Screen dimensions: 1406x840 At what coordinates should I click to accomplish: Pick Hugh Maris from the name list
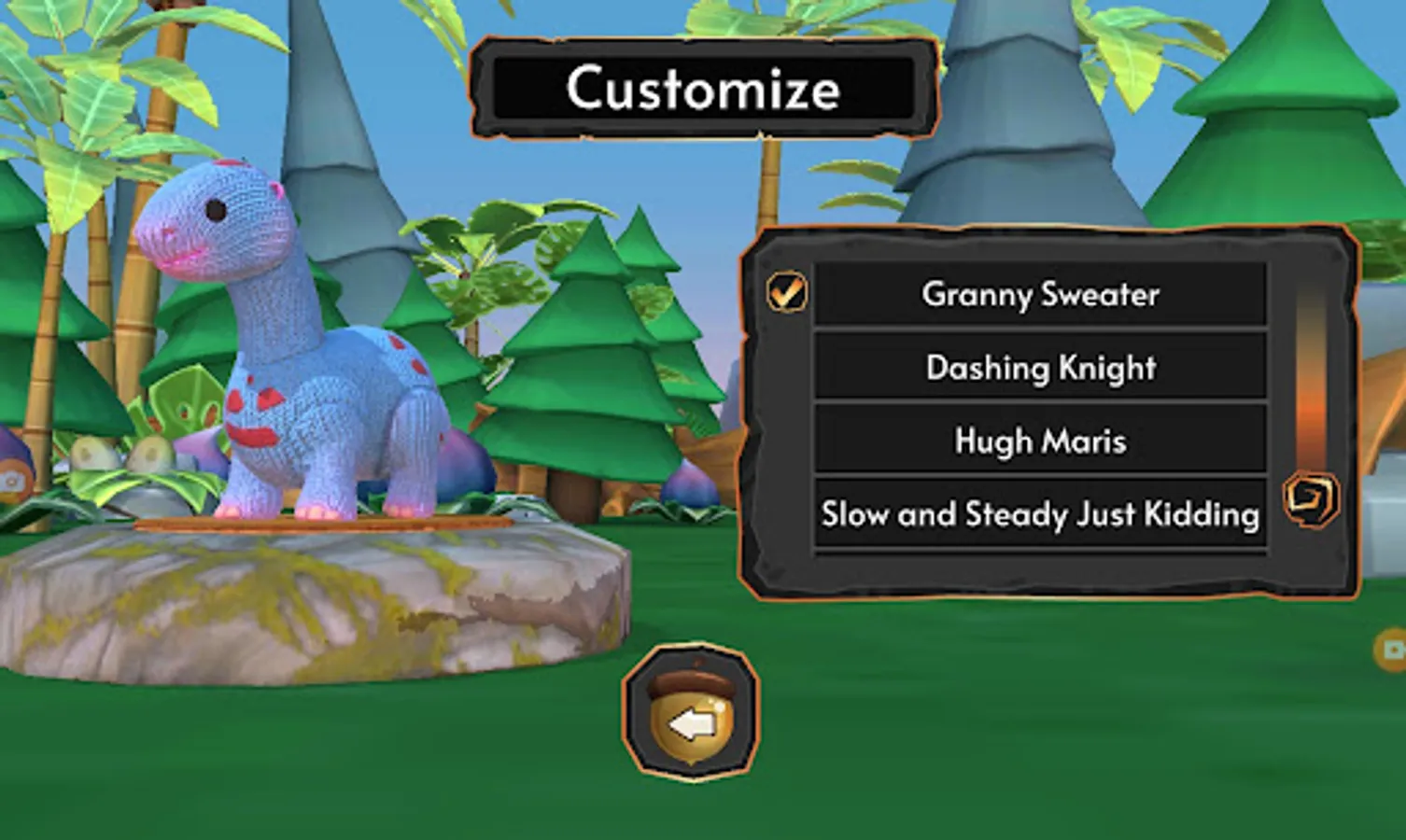coord(1039,441)
